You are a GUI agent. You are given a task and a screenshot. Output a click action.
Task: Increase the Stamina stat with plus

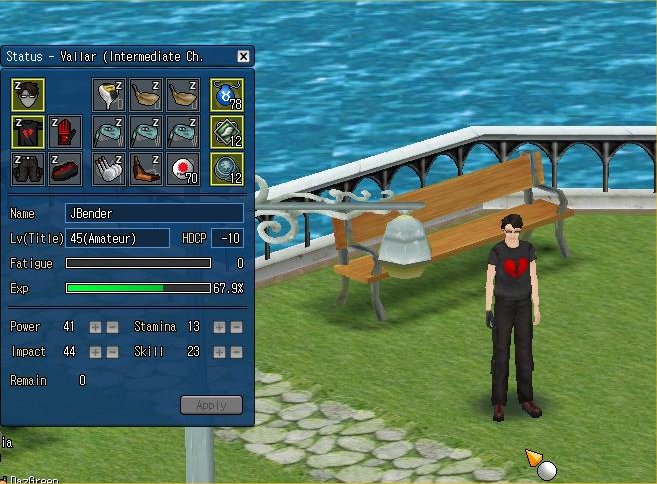220,327
